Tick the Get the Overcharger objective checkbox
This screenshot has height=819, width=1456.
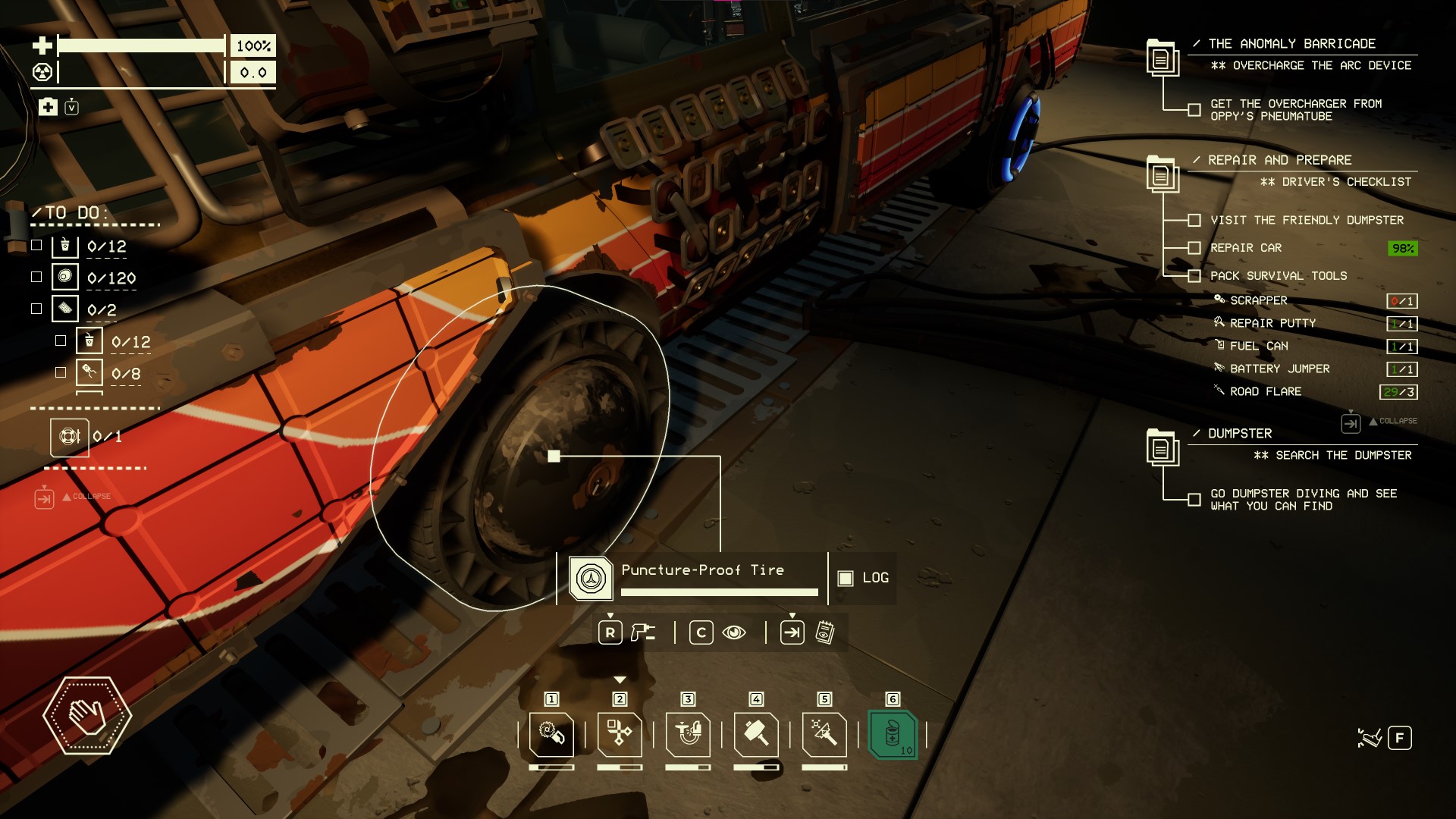pyautogui.click(x=1194, y=110)
